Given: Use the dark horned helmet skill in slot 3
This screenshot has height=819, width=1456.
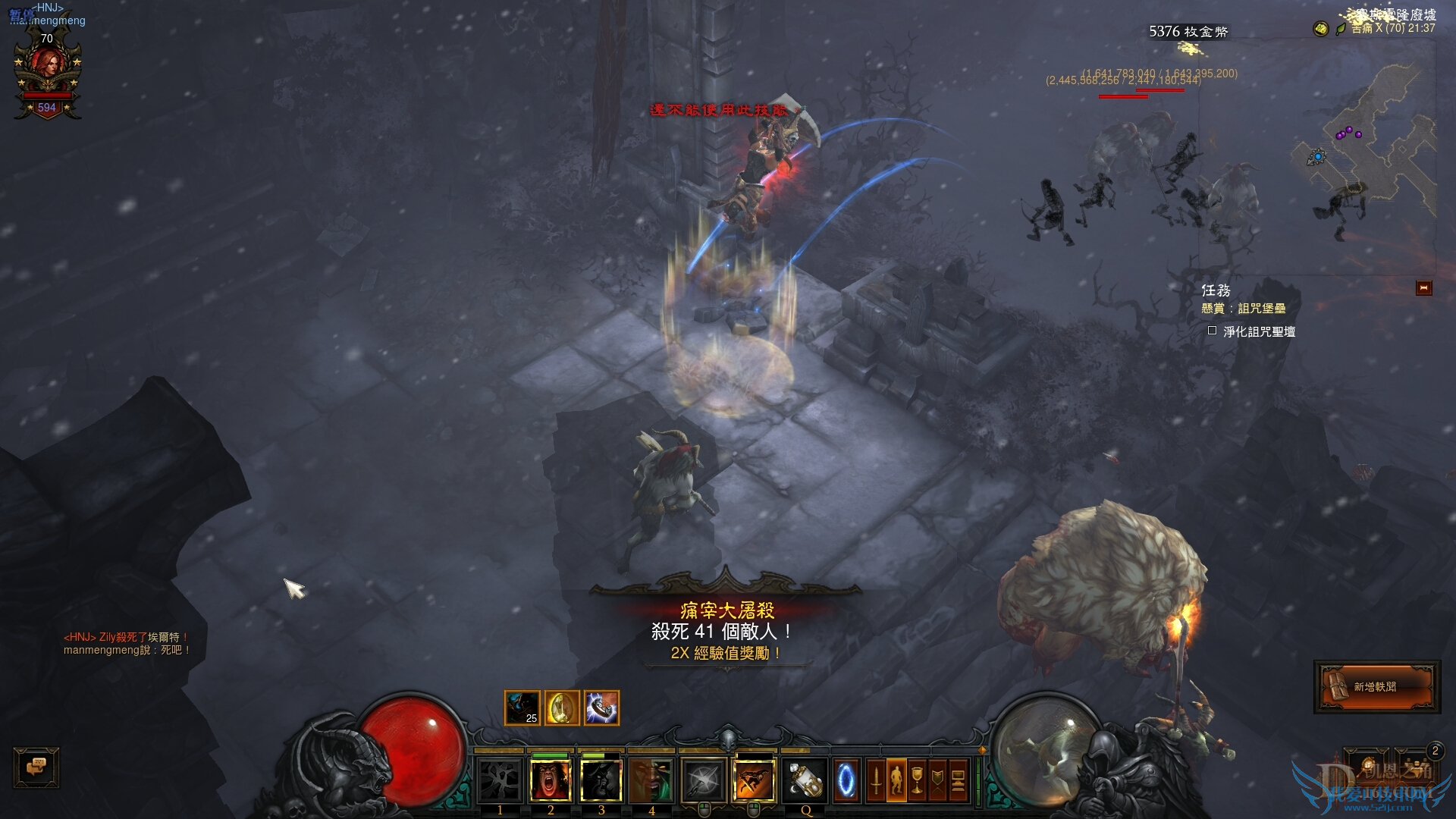Looking at the screenshot, I should [601, 780].
